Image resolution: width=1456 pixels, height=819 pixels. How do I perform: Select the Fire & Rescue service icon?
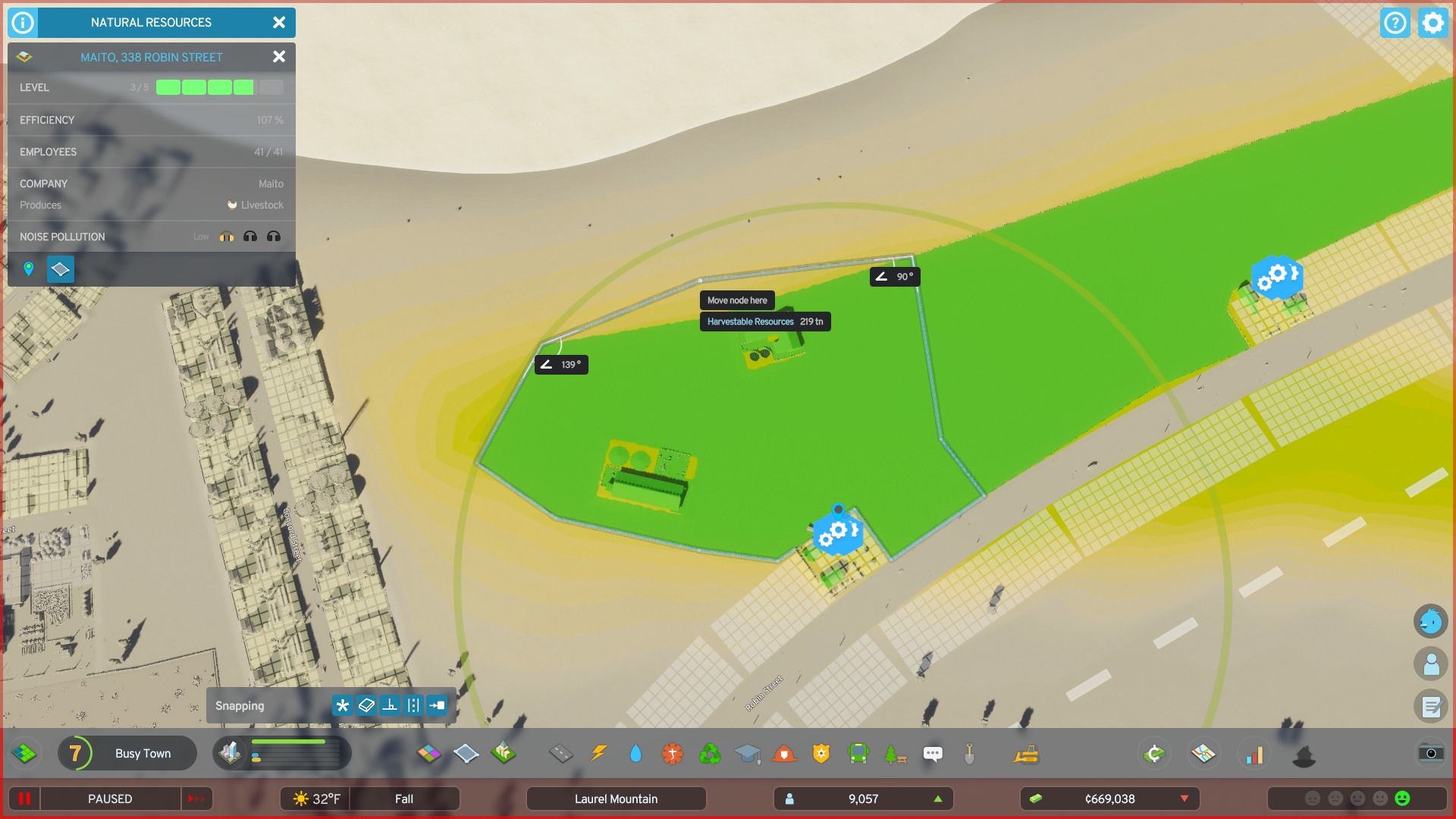tap(785, 753)
